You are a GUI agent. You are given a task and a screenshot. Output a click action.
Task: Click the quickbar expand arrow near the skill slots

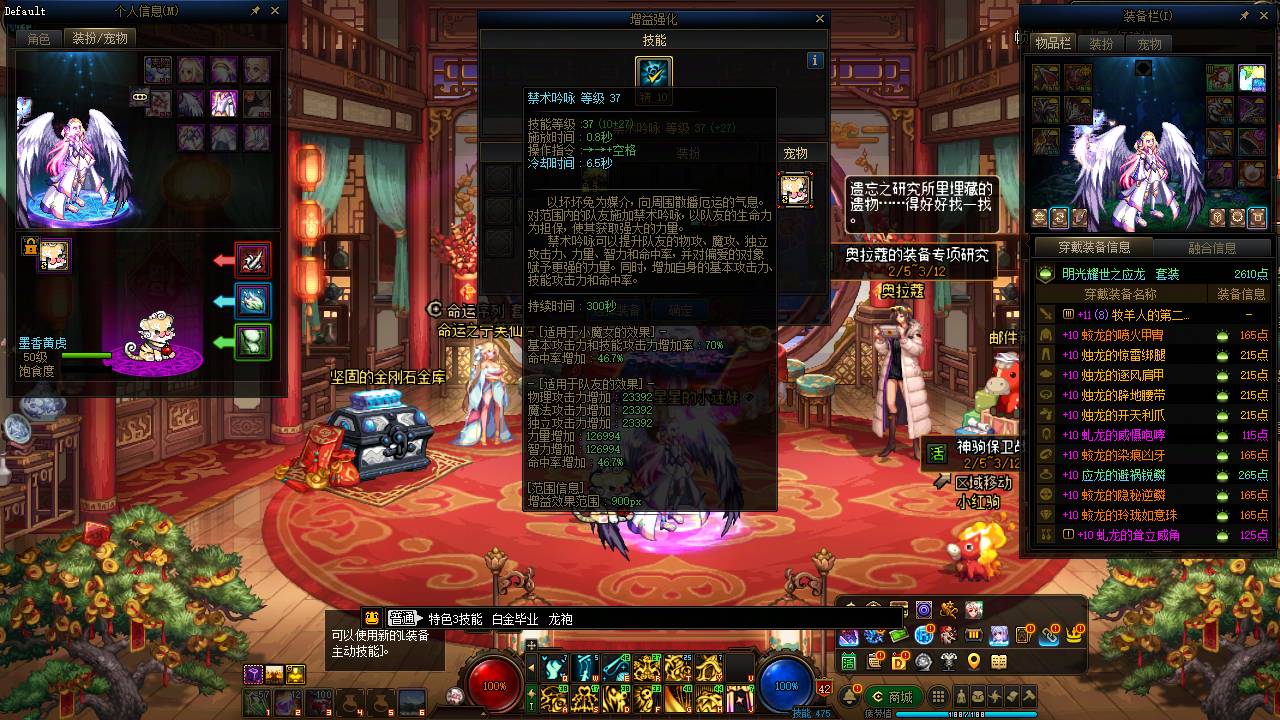tap(532, 666)
